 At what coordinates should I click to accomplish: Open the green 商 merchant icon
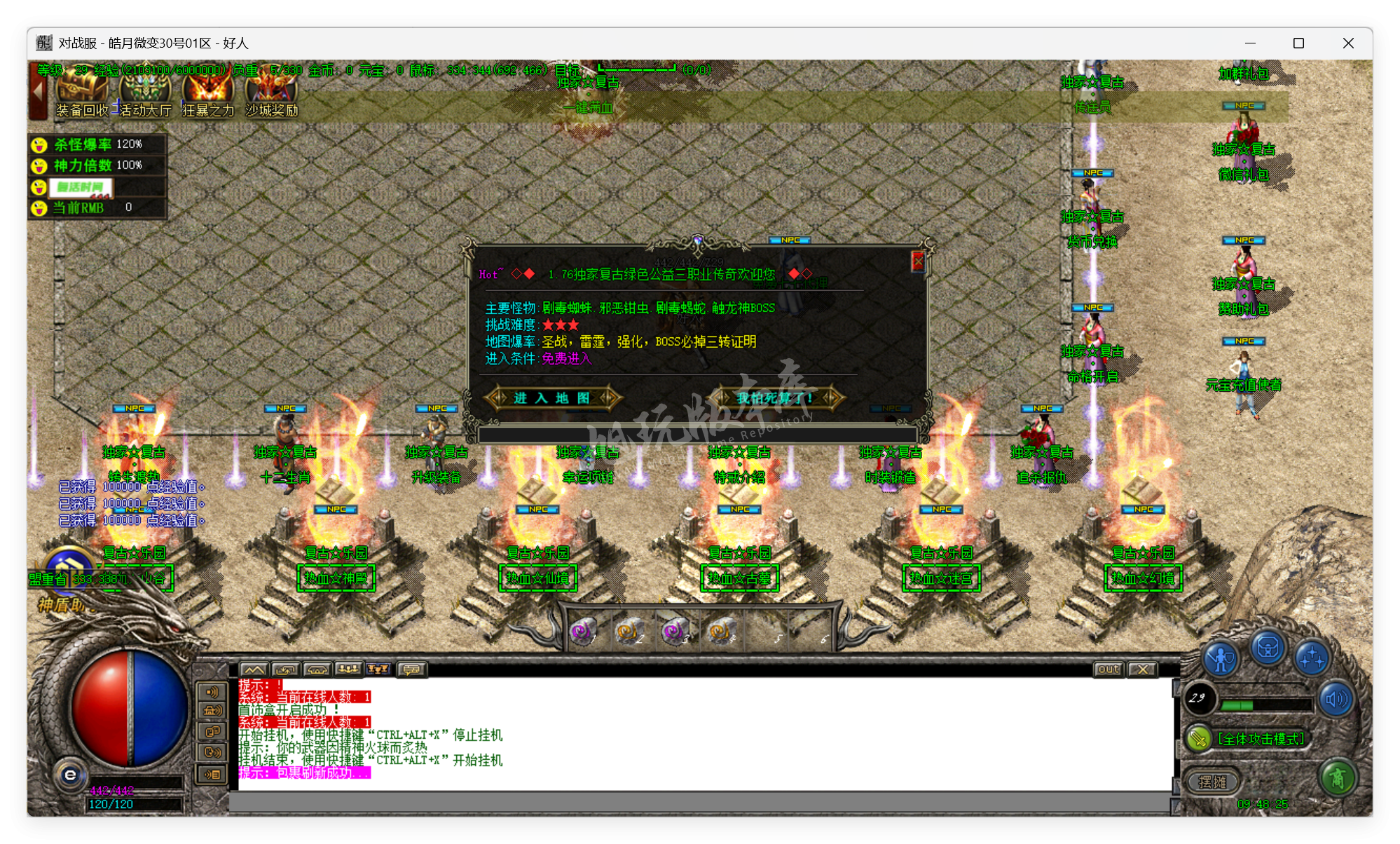coord(1337,780)
